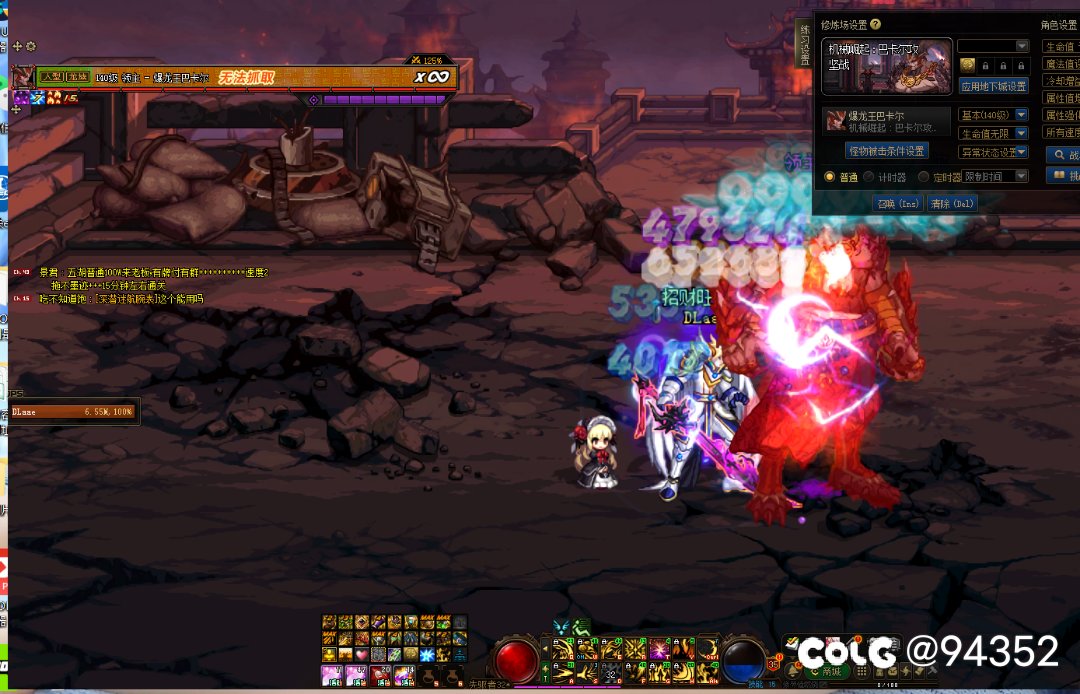This screenshot has width=1080, height=694.
Task: Open the empty dropdown above the lock icons
Action: click(993, 46)
